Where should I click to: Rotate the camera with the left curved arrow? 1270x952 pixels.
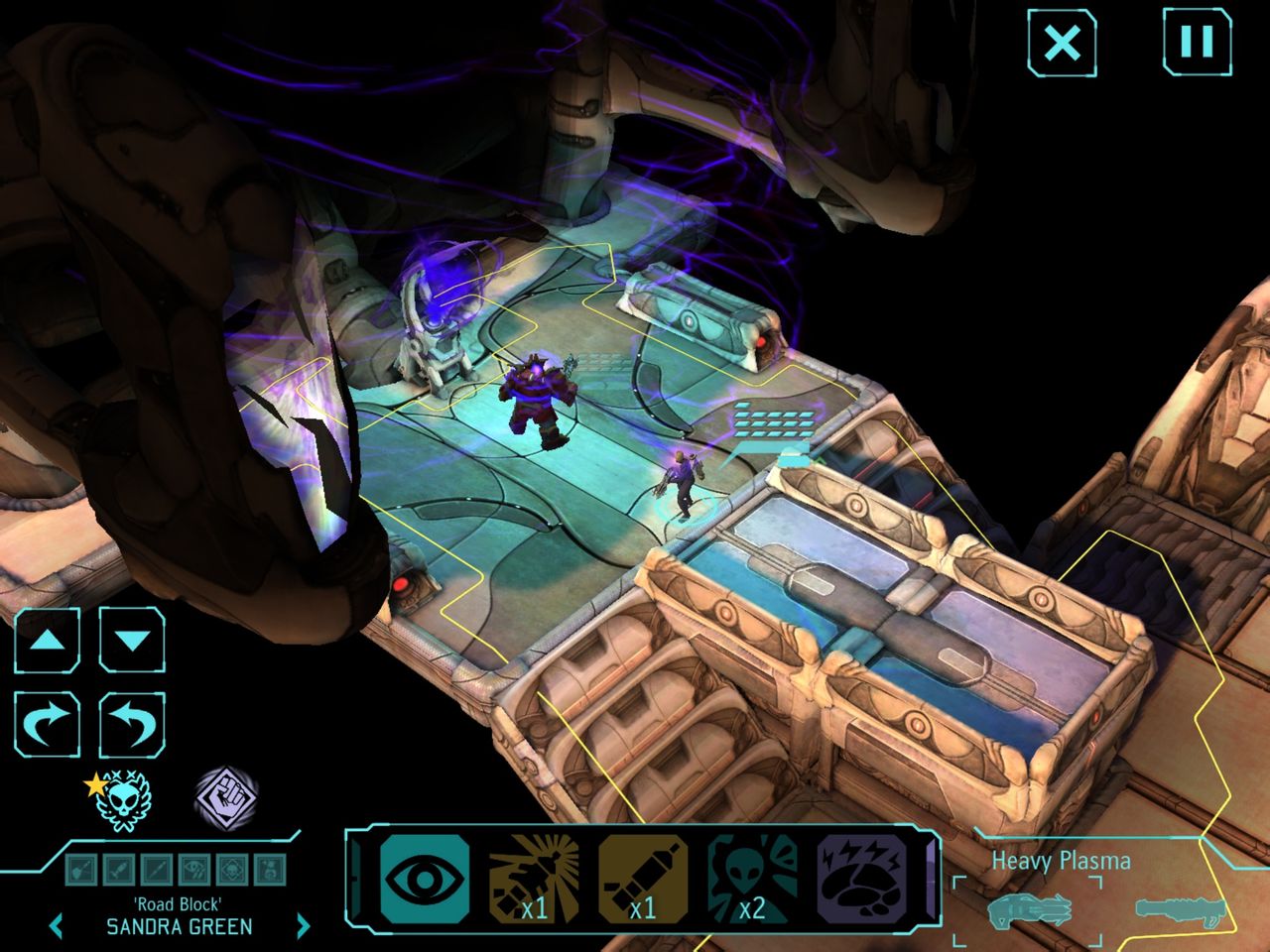coord(132,725)
